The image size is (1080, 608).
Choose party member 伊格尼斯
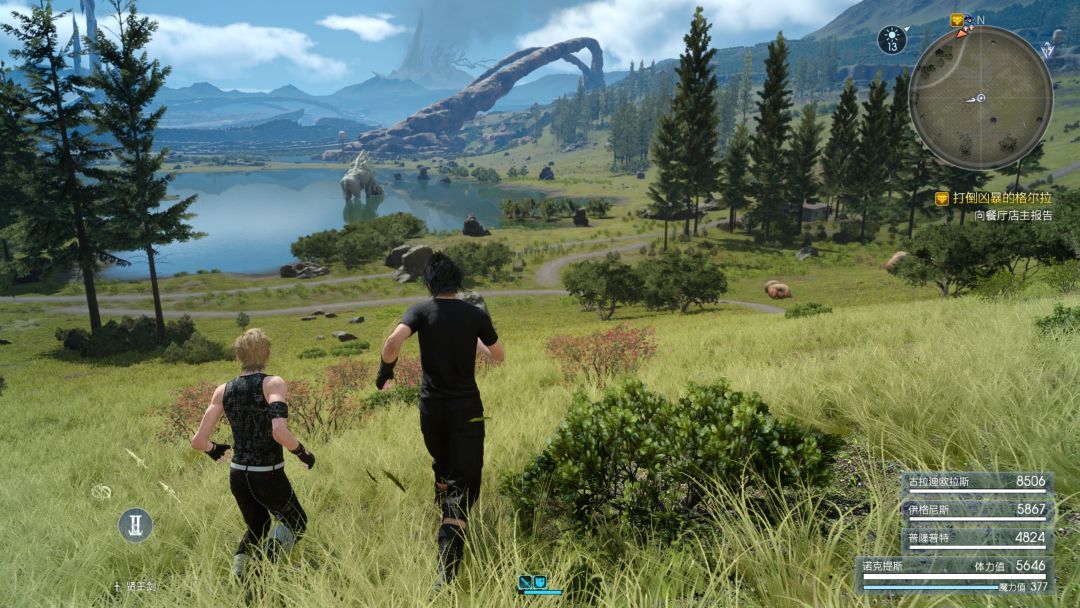976,509
